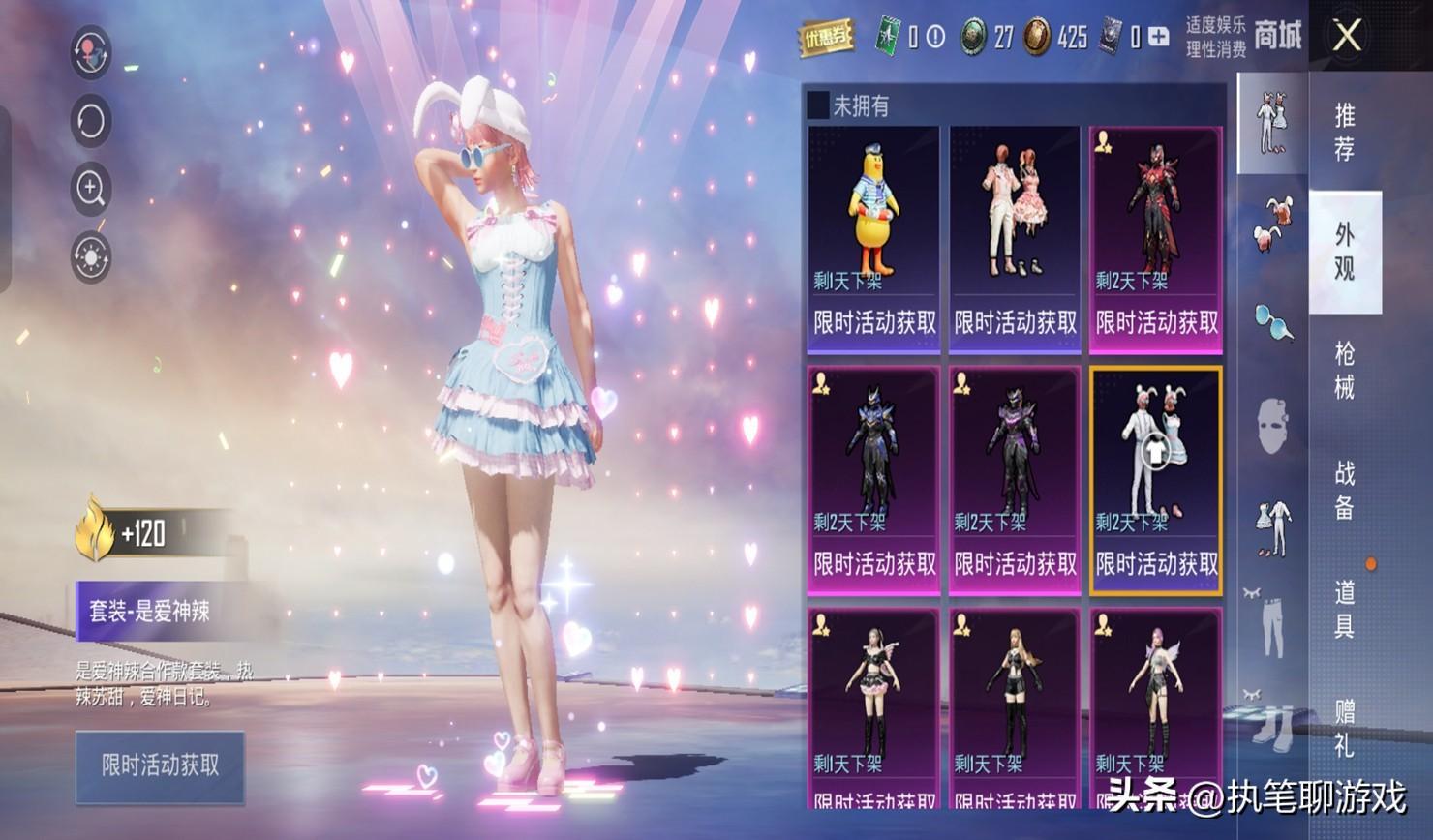Choose the red armored outfit card

click(x=1155, y=239)
